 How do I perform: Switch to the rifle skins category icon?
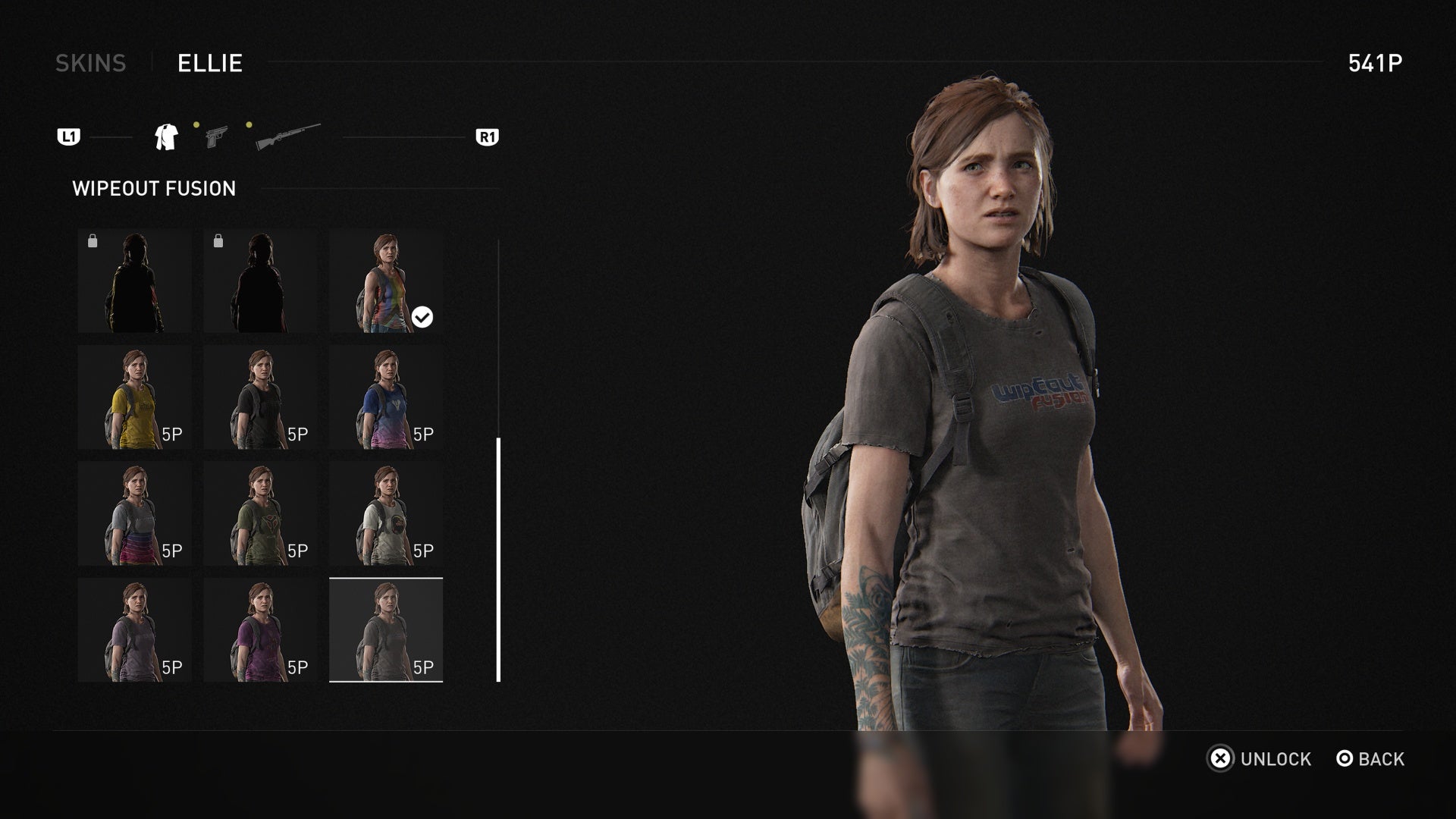click(x=286, y=136)
